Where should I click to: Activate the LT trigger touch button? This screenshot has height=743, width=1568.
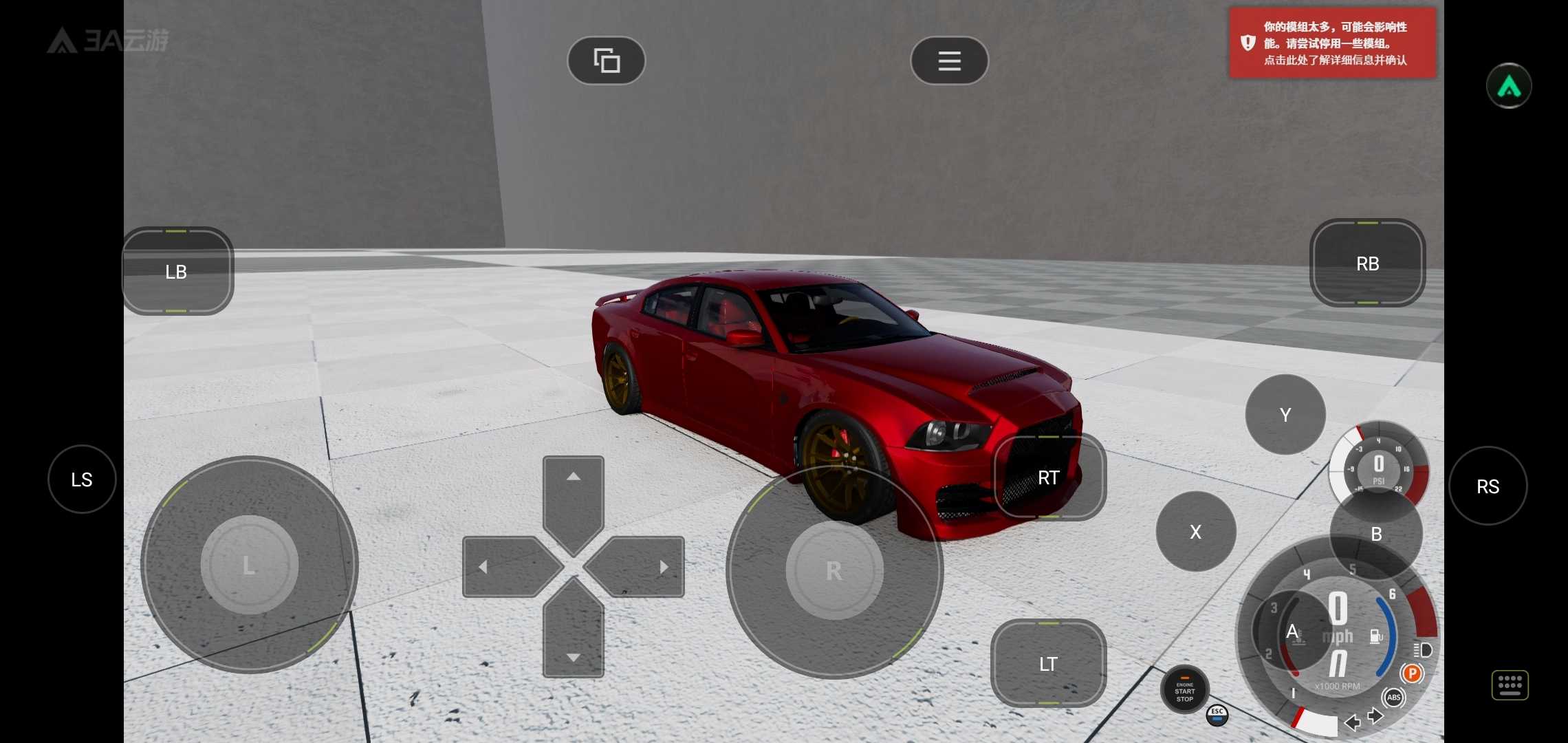tap(1048, 664)
